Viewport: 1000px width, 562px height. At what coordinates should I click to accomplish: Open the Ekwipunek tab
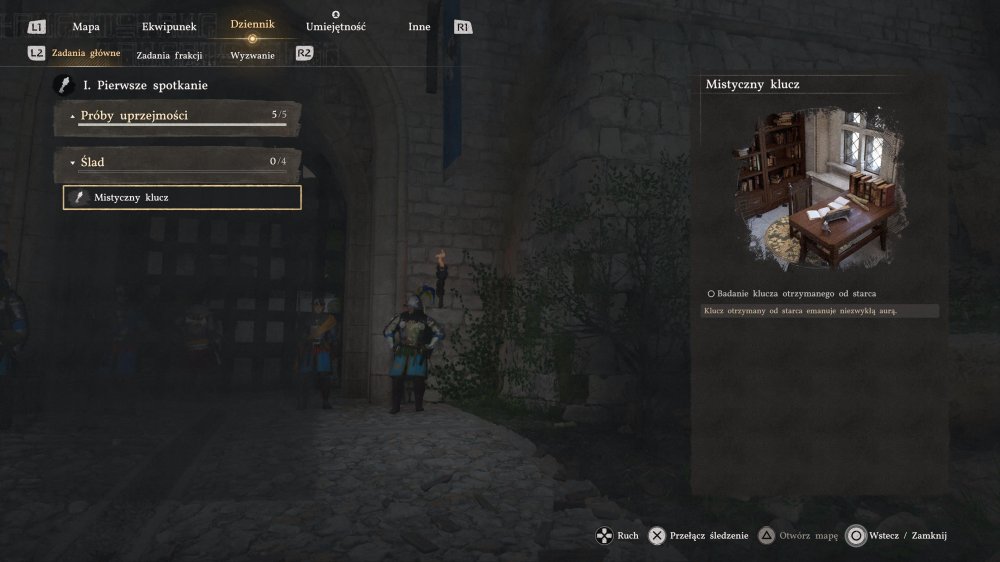[168, 27]
